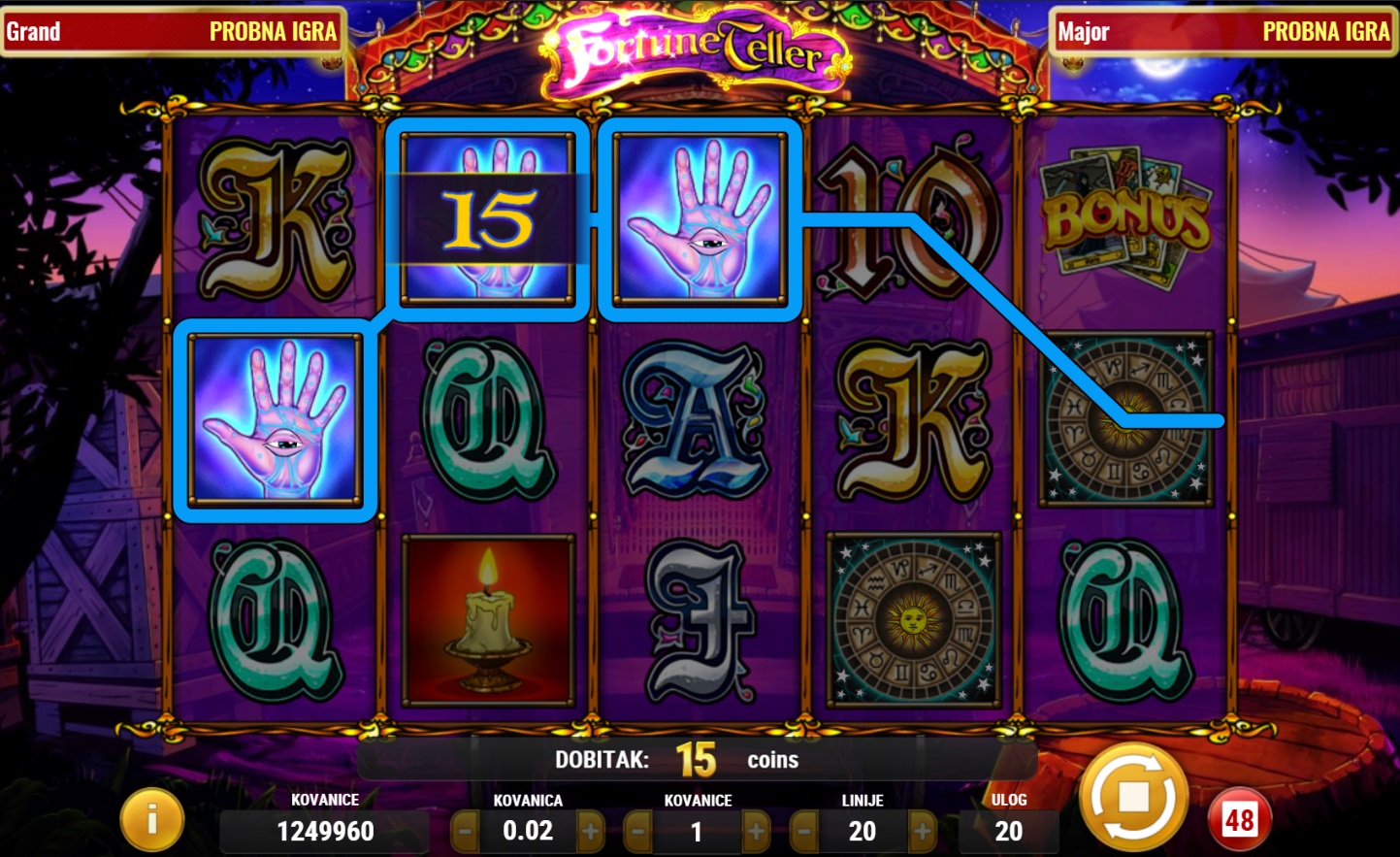Reduce the number of Linije
The image size is (1400, 857).
804,832
